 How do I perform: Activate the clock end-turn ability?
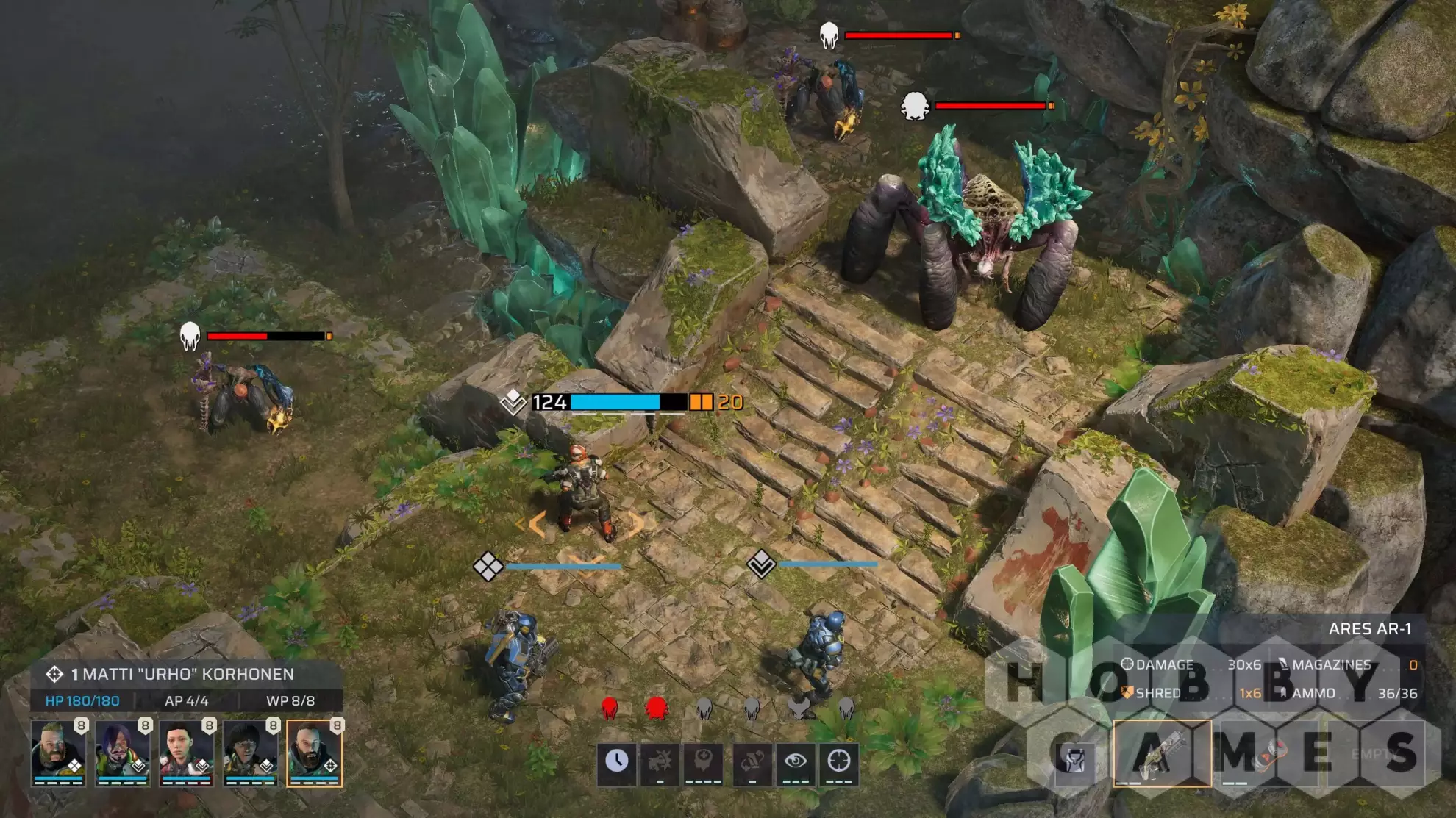click(x=616, y=762)
